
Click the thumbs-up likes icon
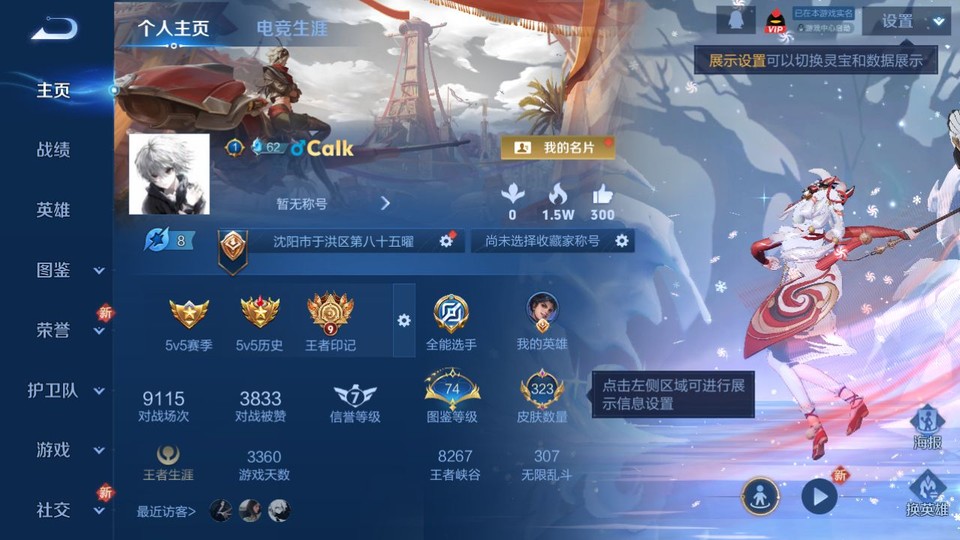(602, 194)
